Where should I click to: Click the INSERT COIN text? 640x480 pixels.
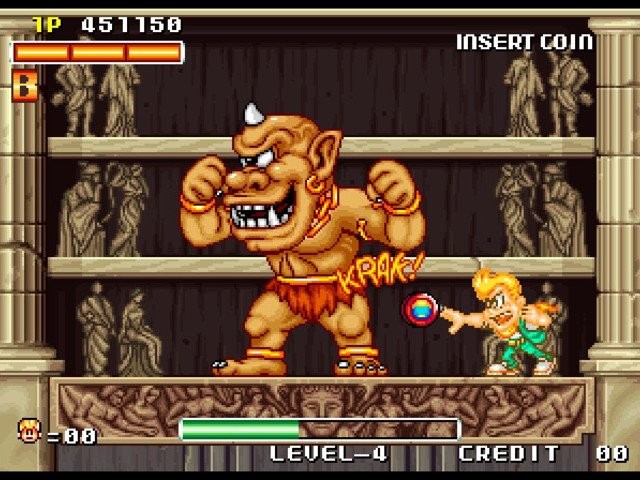pos(524,42)
